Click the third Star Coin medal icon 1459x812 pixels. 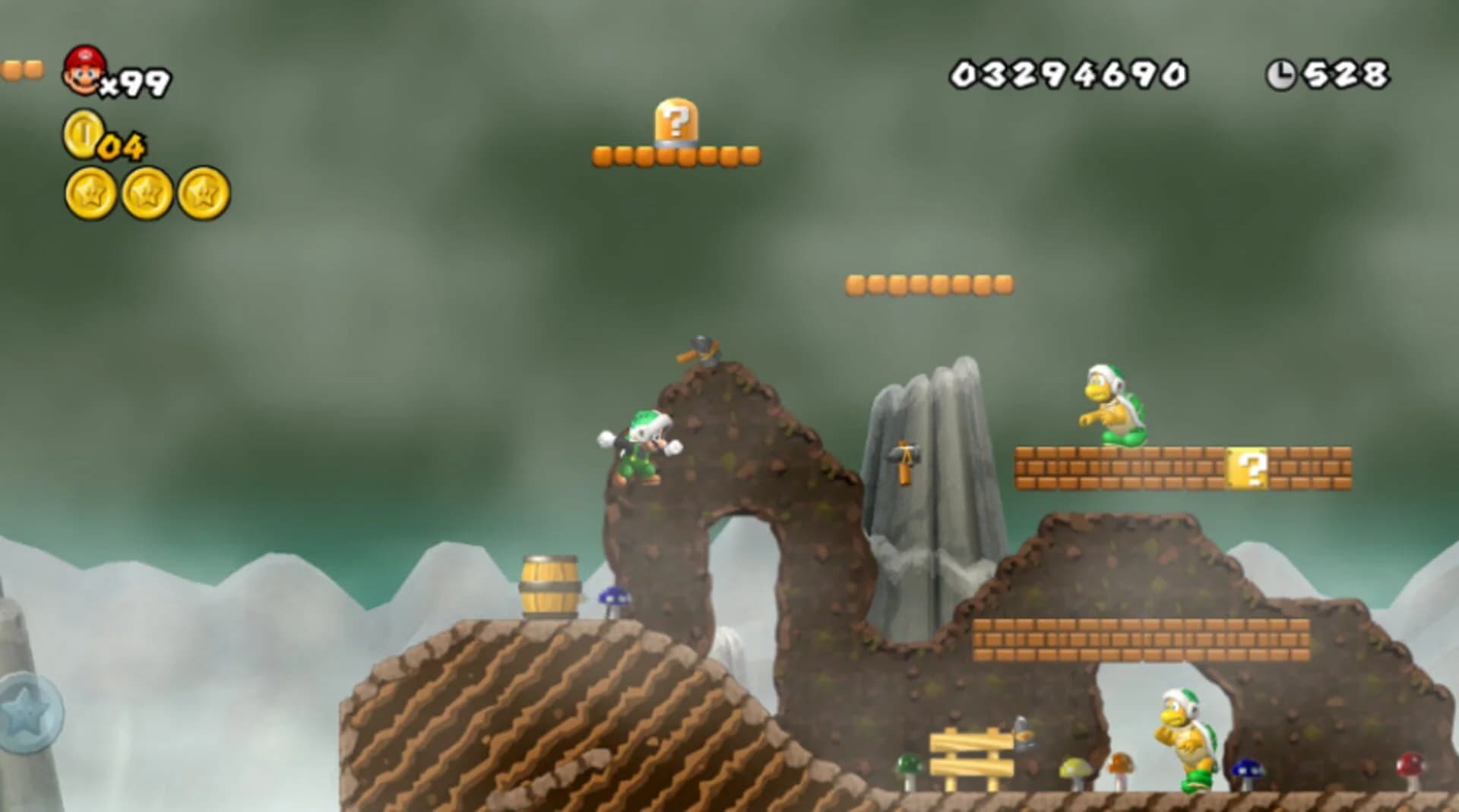click(x=204, y=194)
